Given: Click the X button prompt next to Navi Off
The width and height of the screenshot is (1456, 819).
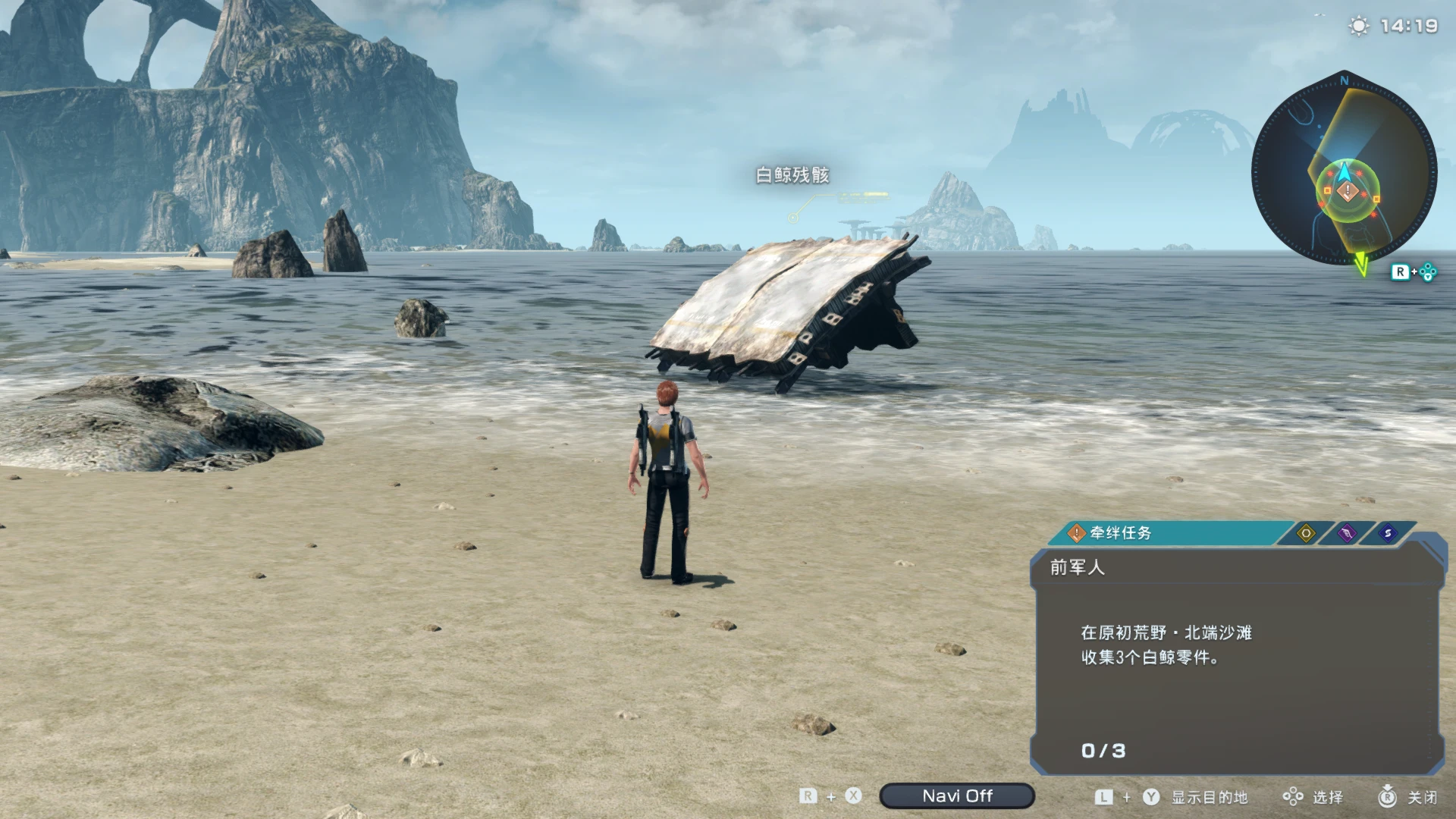Looking at the screenshot, I should [x=852, y=796].
